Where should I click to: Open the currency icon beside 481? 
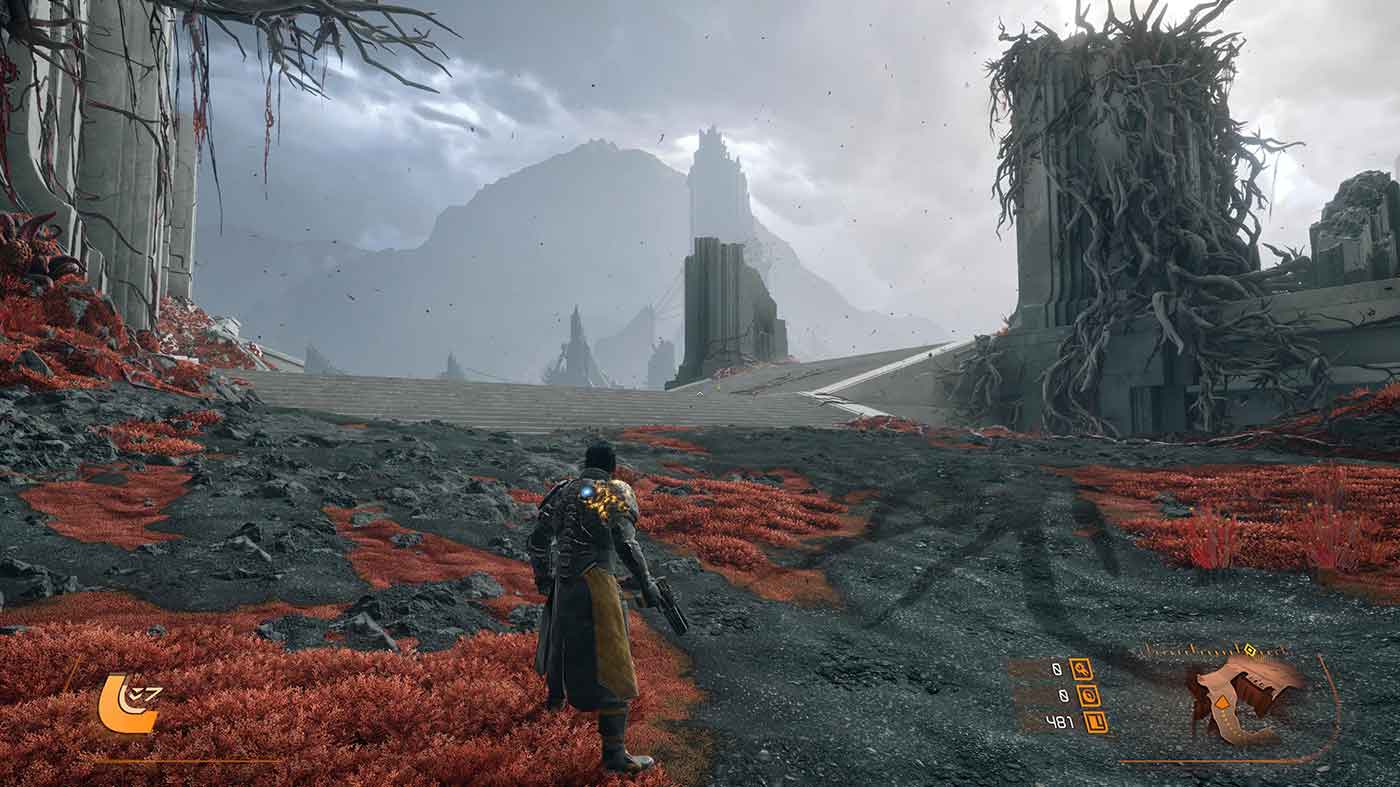1096,722
